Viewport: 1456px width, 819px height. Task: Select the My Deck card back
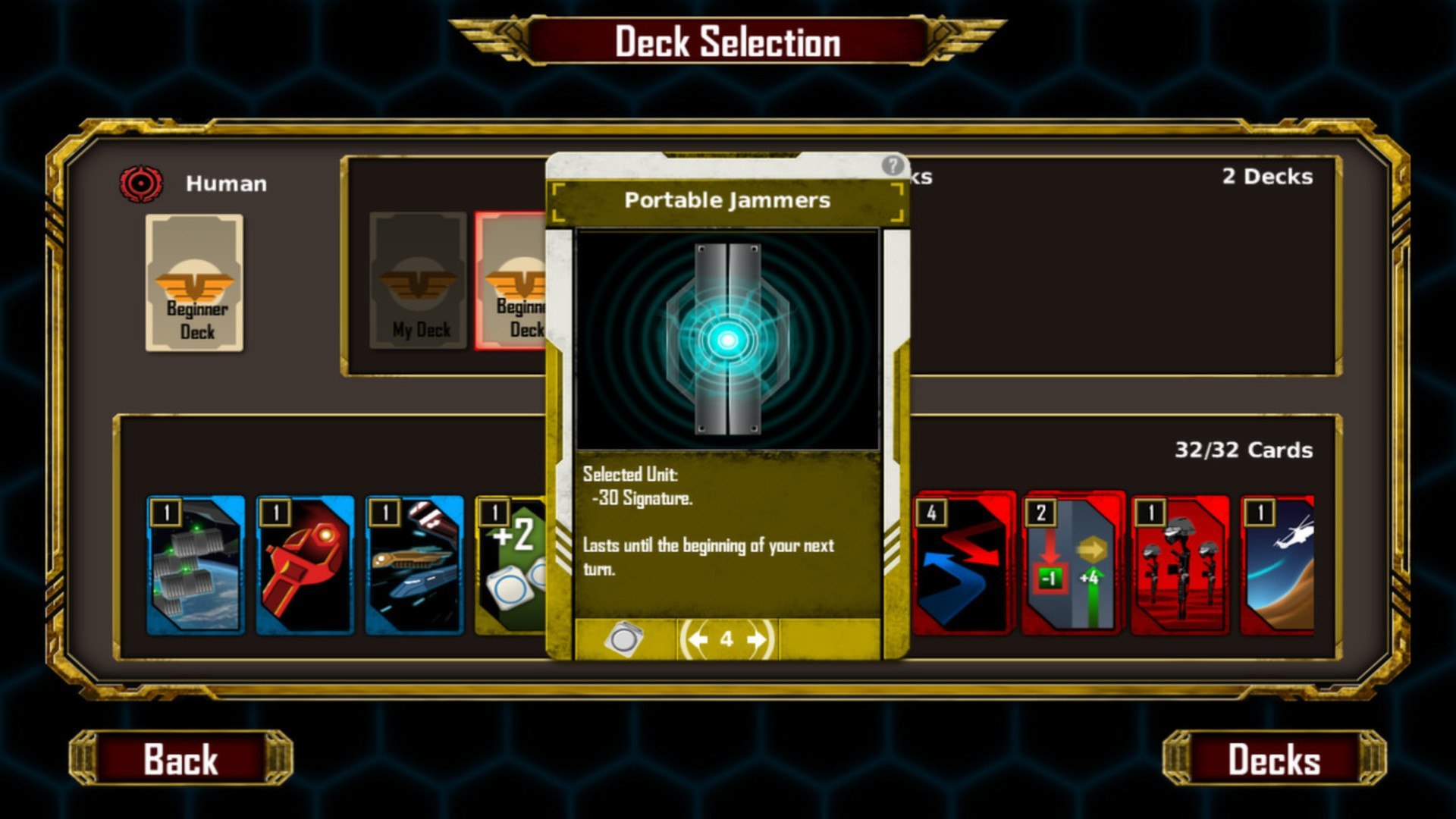coord(418,281)
